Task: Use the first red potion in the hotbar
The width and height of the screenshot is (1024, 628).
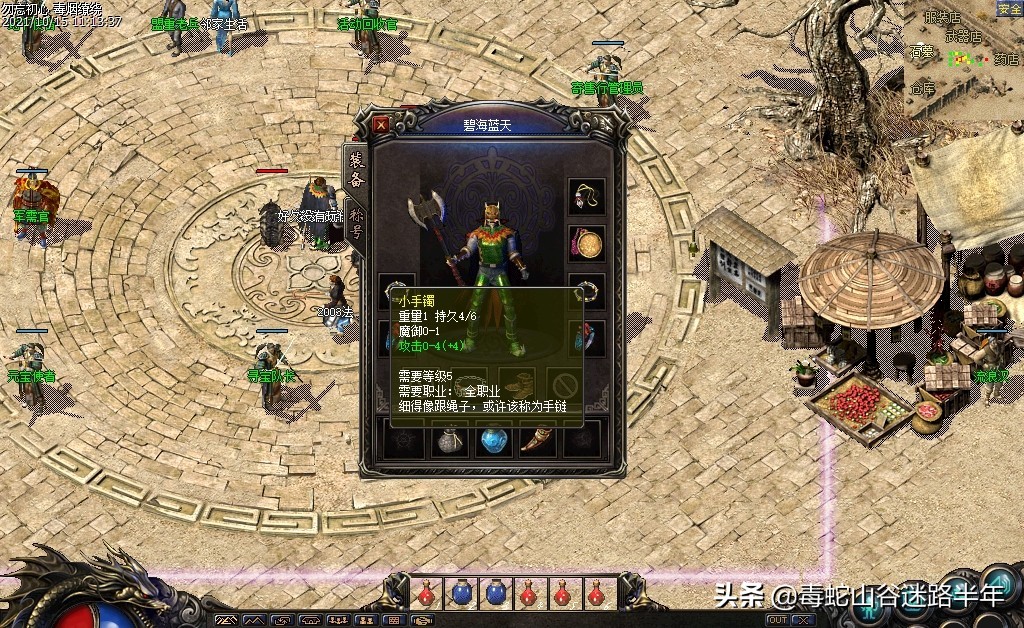Action: tap(427, 593)
